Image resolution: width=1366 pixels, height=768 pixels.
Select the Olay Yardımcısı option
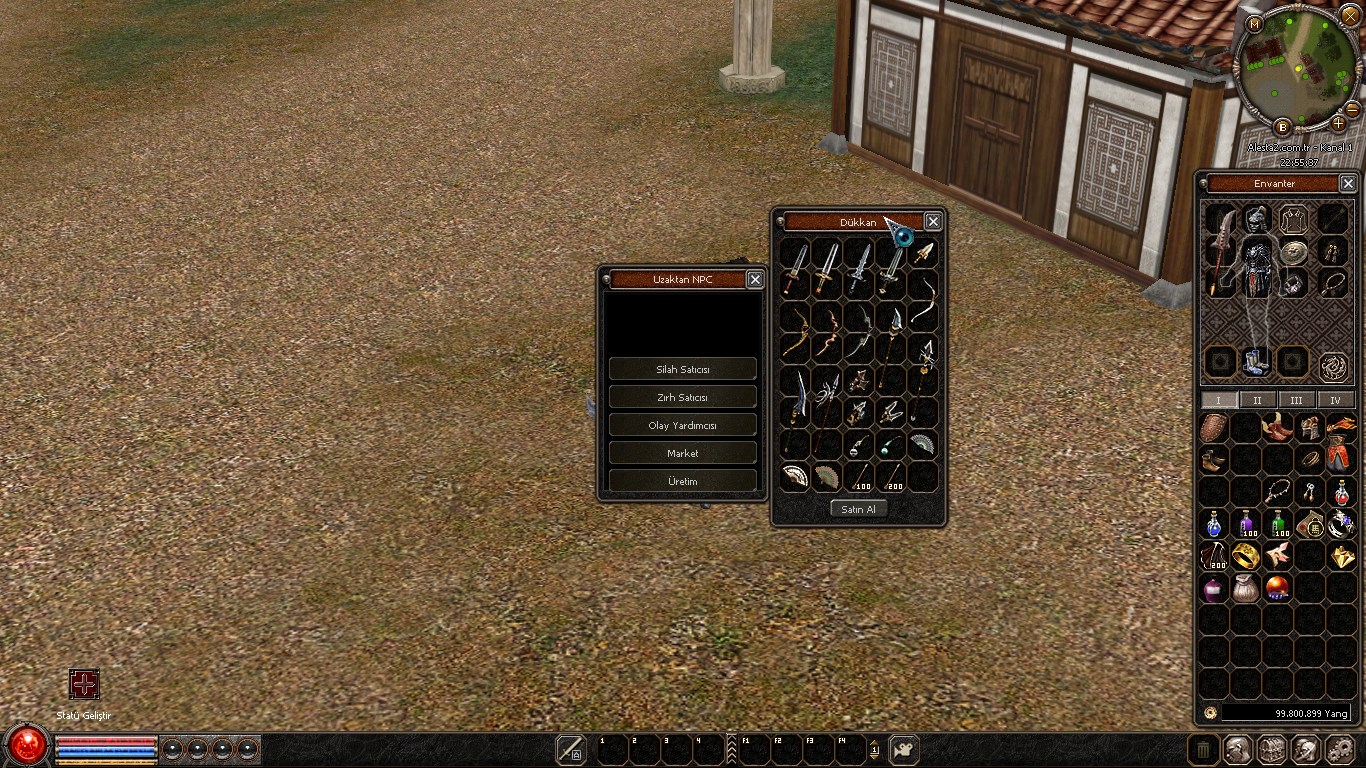pyautogui.click(x=682, y=425)
